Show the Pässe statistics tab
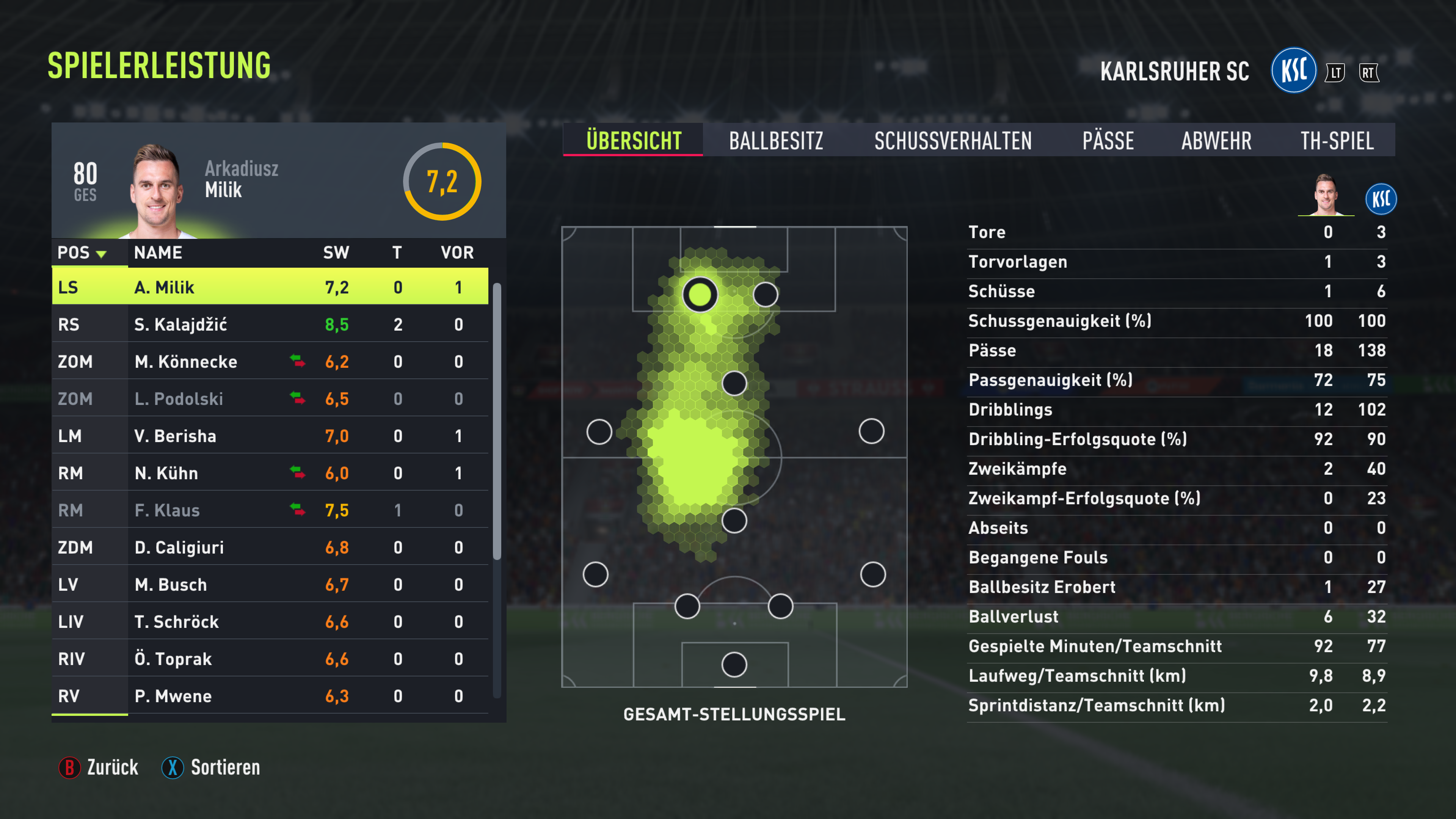Viewport: 1456px width, 819px height. pyautogui.click(x=1107, y=141)
